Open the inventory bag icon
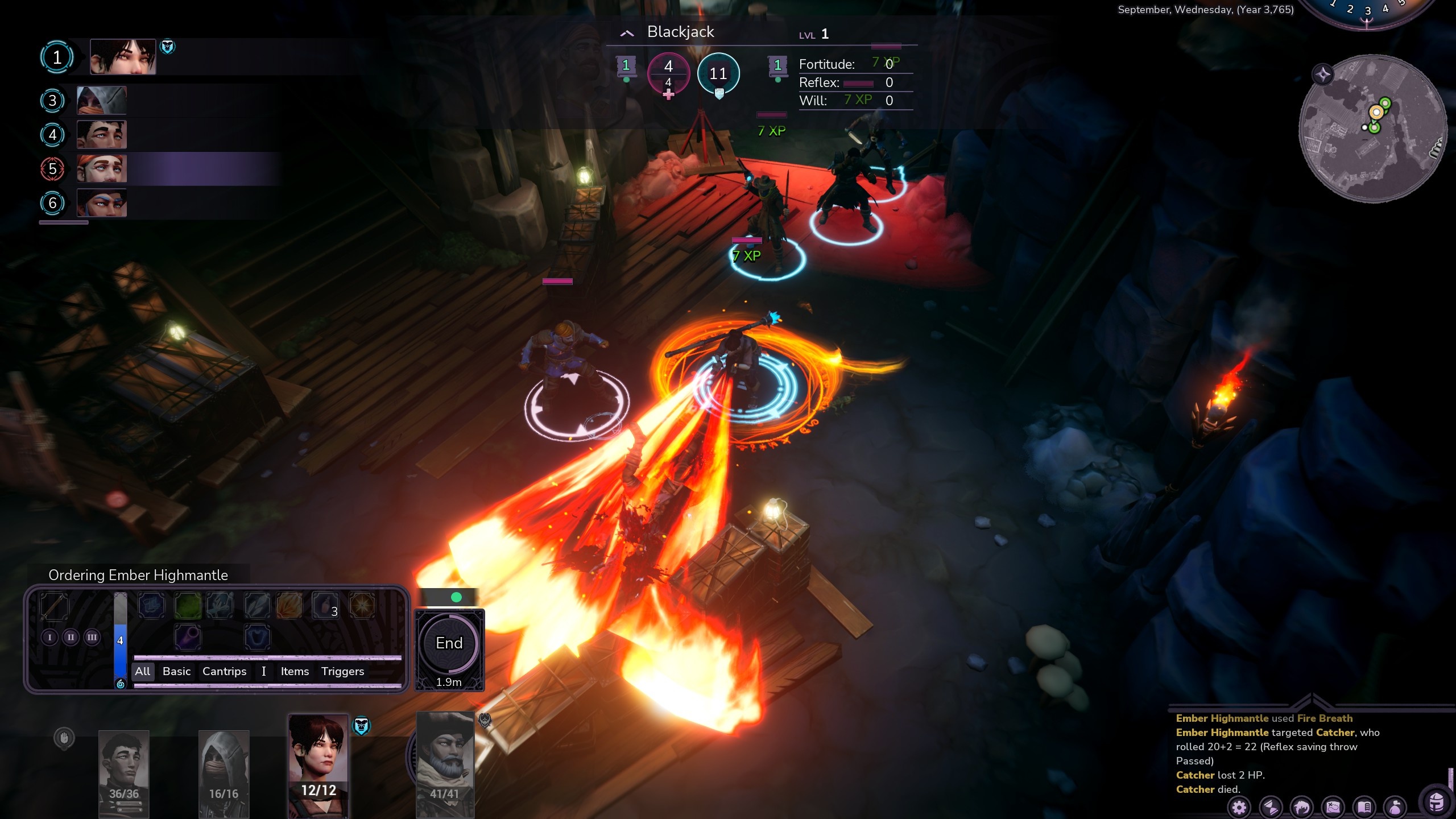The image size is (1456, 819). (x=1395, y=808)
